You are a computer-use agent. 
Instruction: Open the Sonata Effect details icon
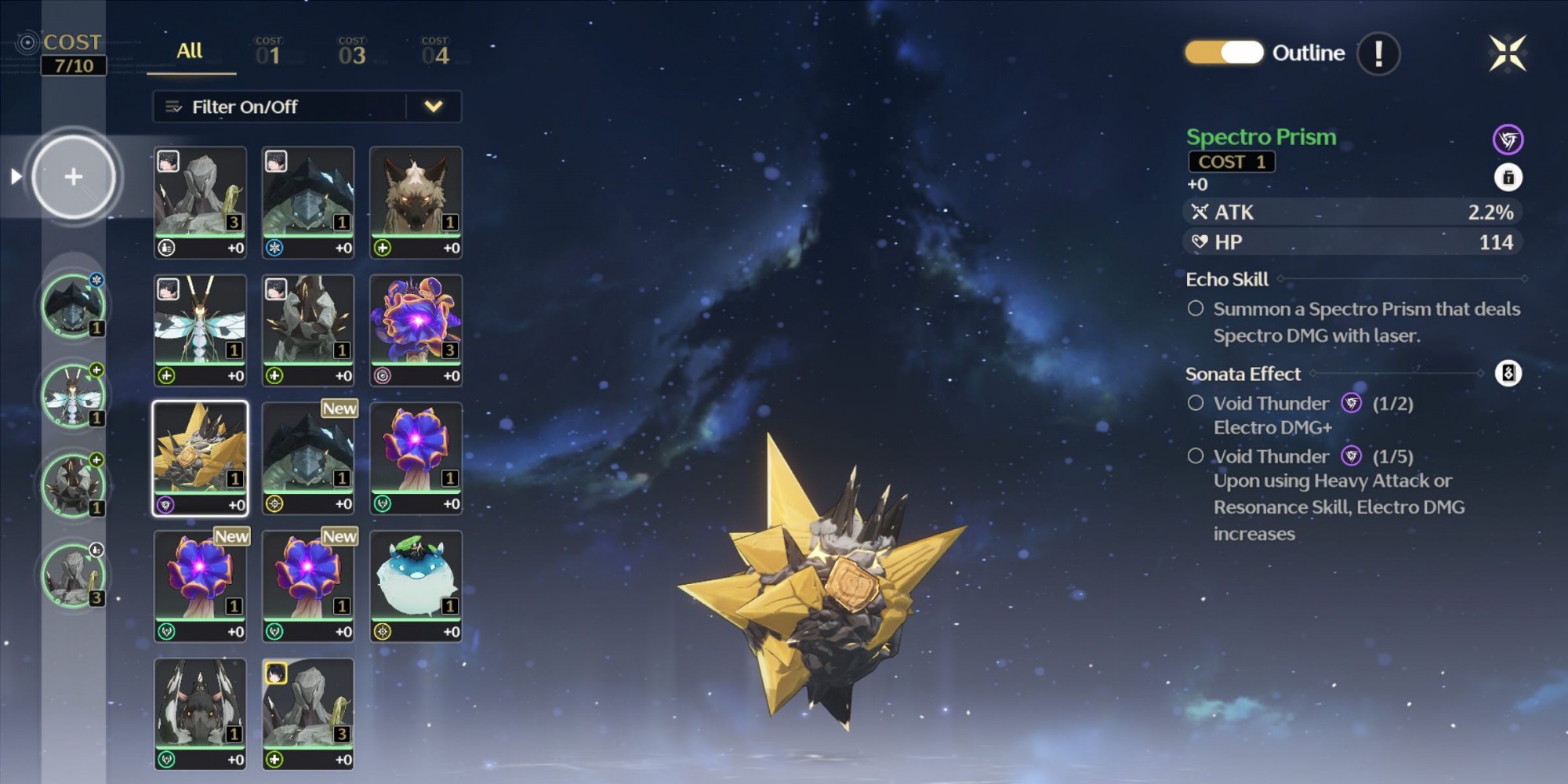point(1508,373)
